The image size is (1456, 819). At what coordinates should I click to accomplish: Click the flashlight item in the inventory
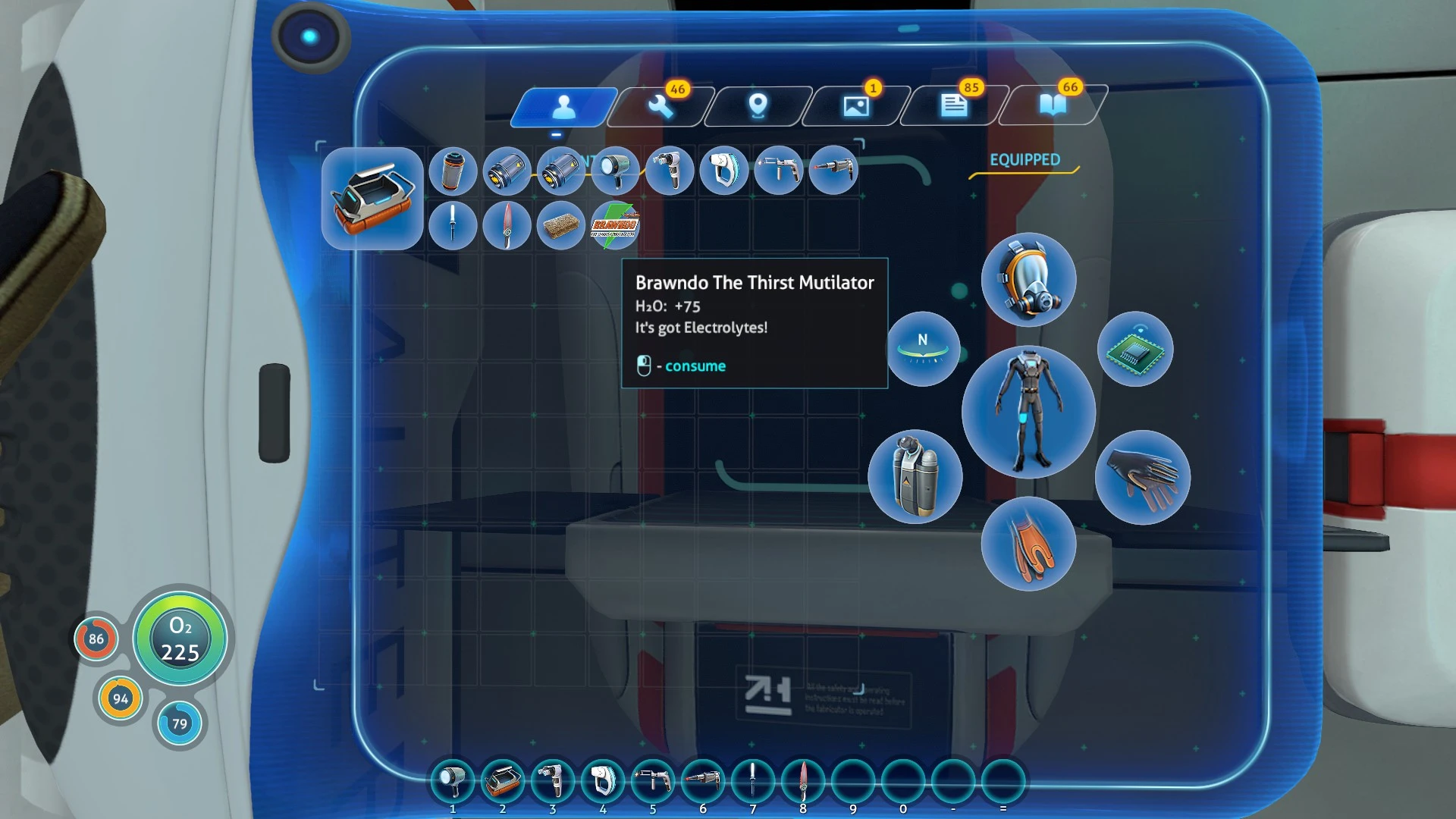point(617,171)
